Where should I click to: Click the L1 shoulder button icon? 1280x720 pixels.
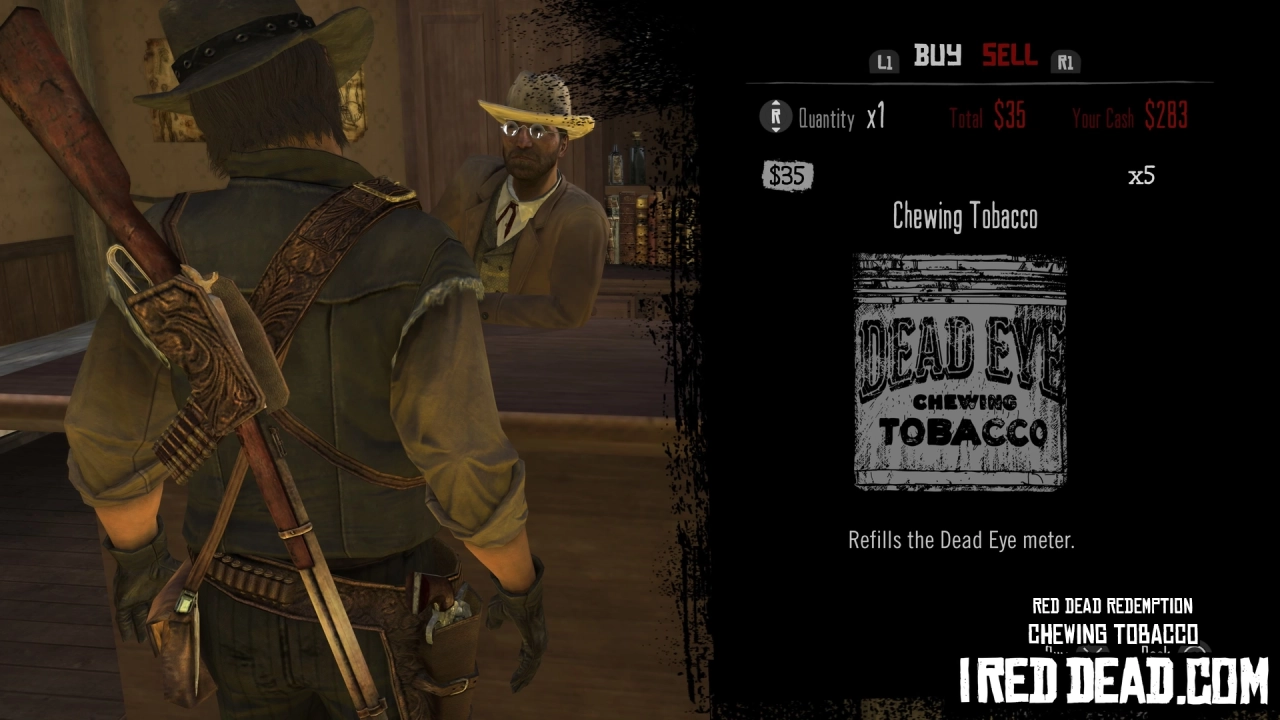(883, 61)
